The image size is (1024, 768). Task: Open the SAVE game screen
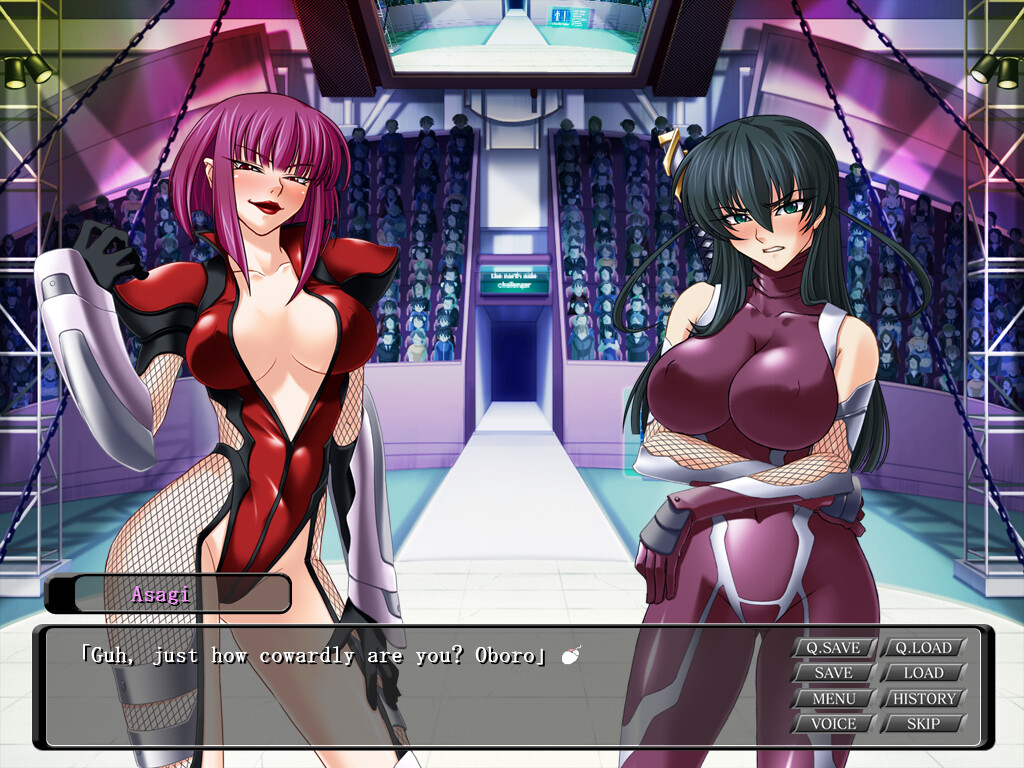point(834,673)
